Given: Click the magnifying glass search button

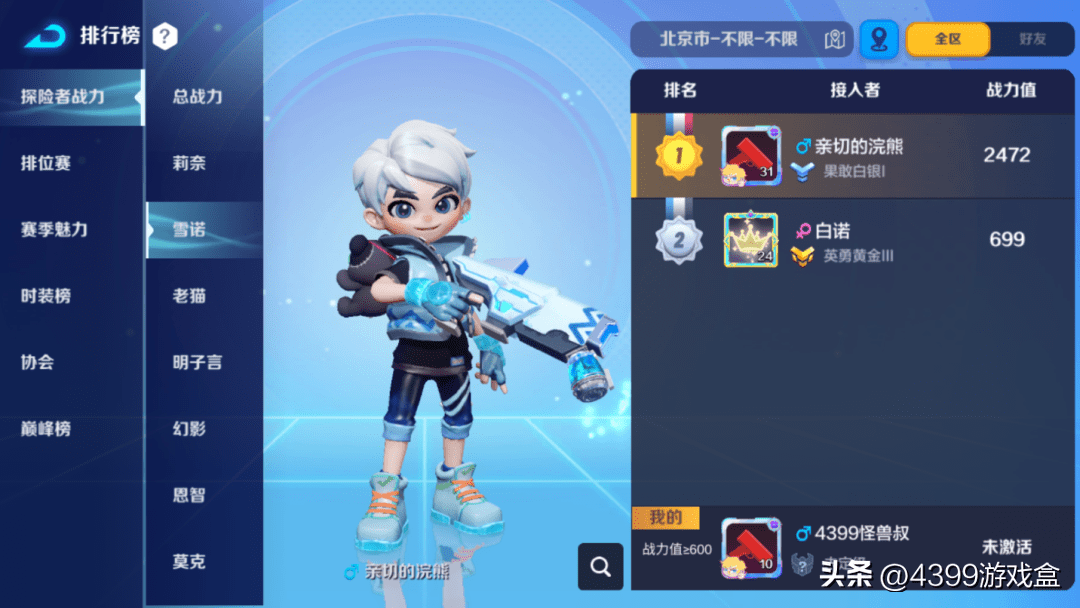Looking at the screenshot, I should click(600, 567).
